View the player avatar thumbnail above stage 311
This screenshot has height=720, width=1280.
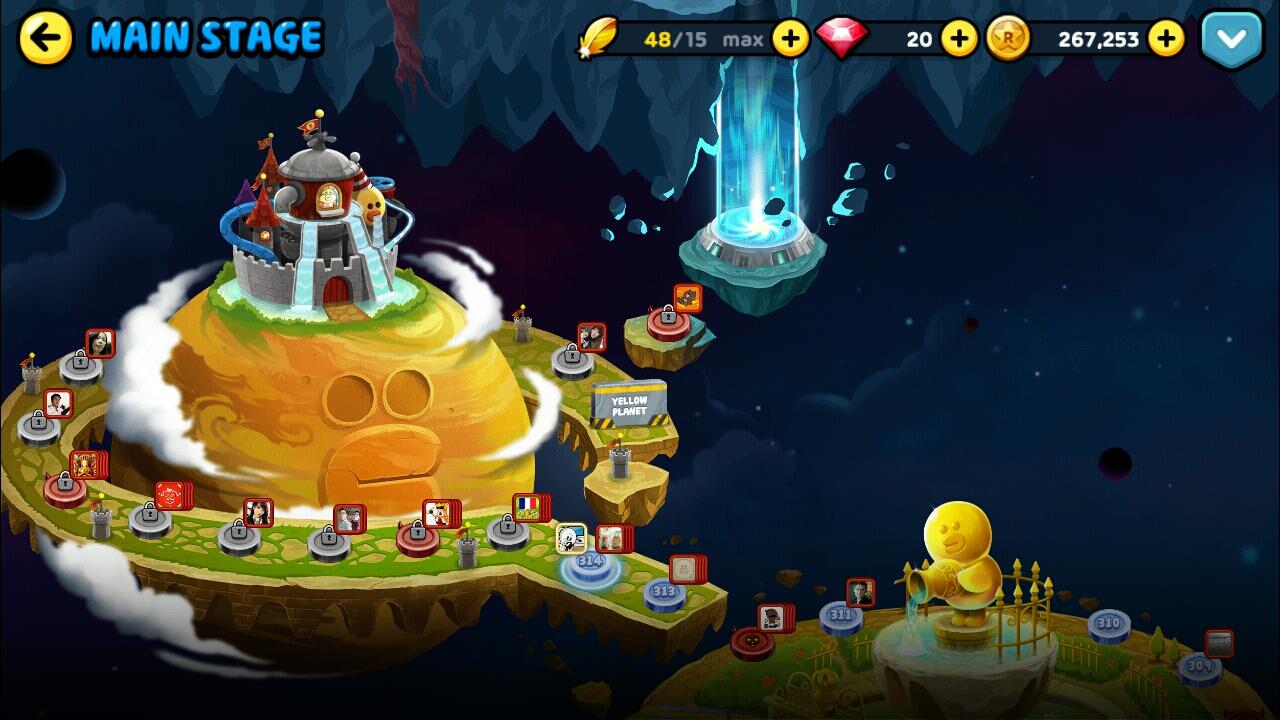[860, 592]
